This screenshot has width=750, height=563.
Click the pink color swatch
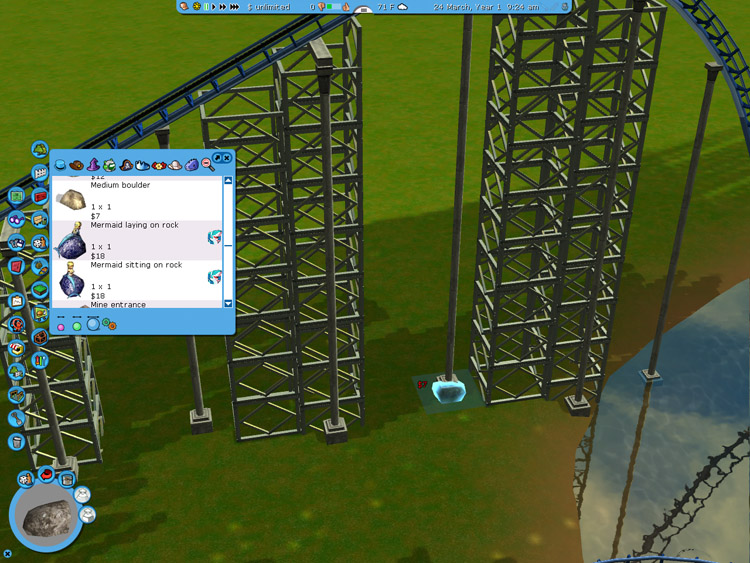(61, 326)
